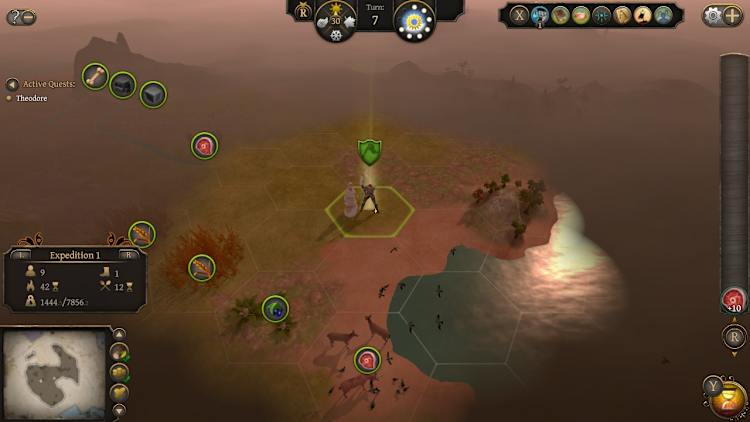Image resolution: width=750 pixels, height=422 pixels.
Task: Click the red meat icon above scrollbar
Action: (733, 299)
